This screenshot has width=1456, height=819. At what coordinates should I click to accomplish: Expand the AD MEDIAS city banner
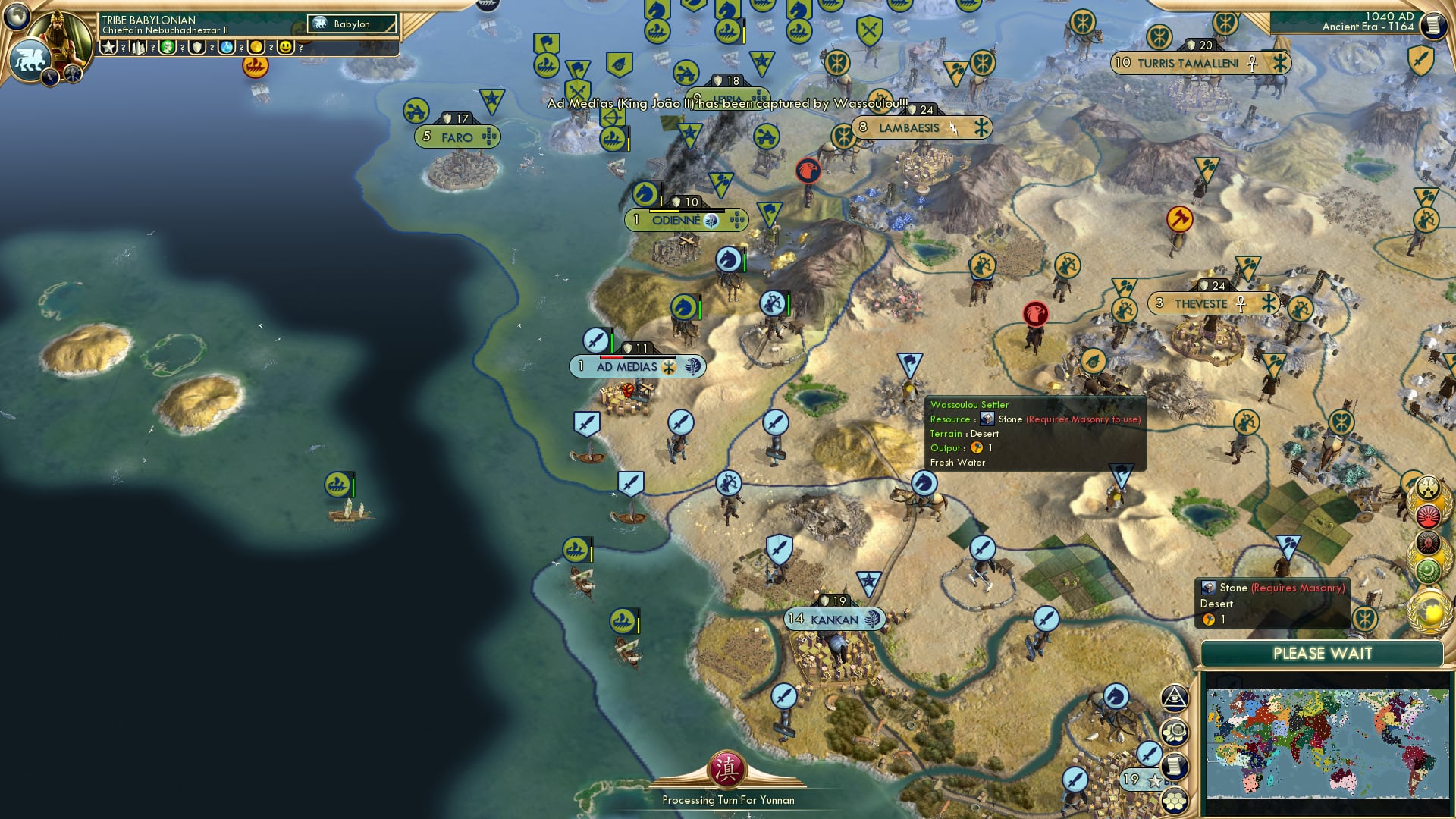point(637,366)
